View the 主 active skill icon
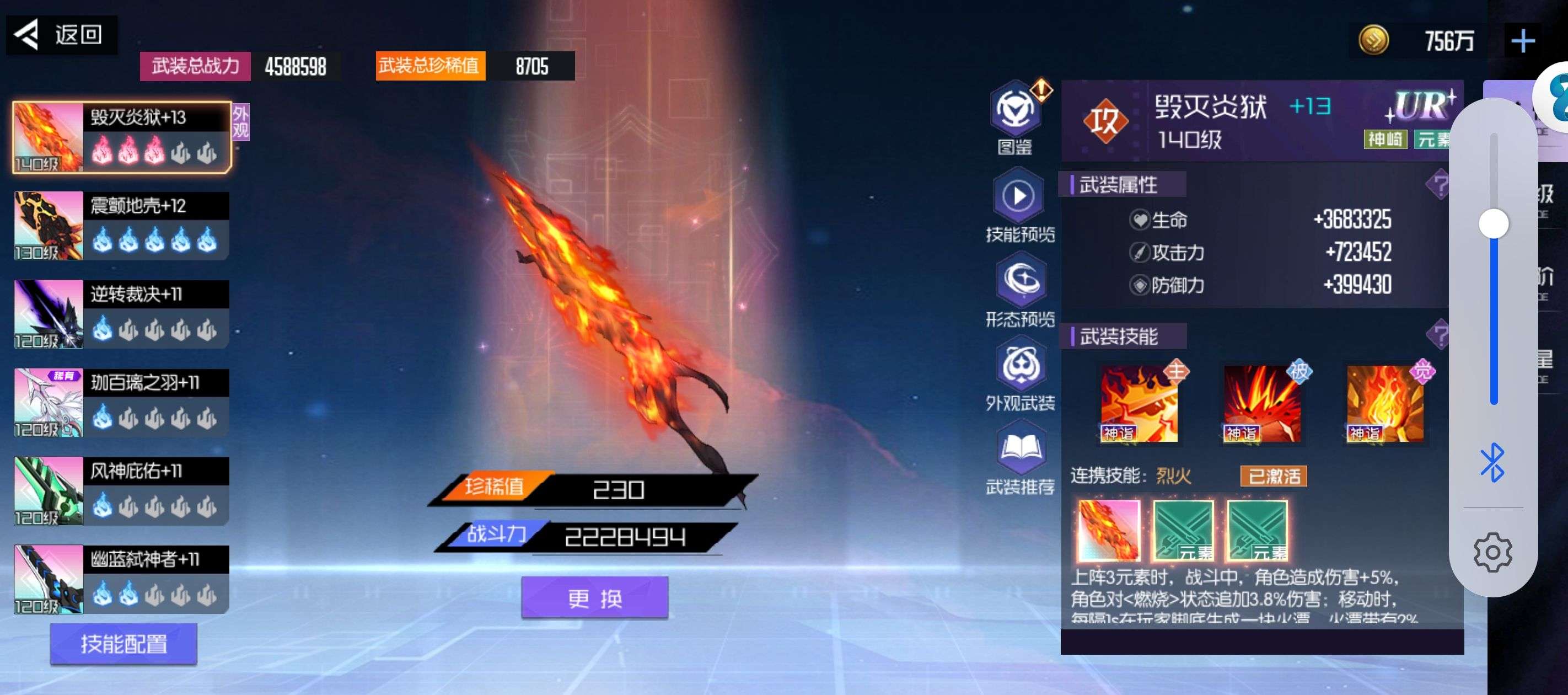1568x695 pixels. (x=1139, y=404)
